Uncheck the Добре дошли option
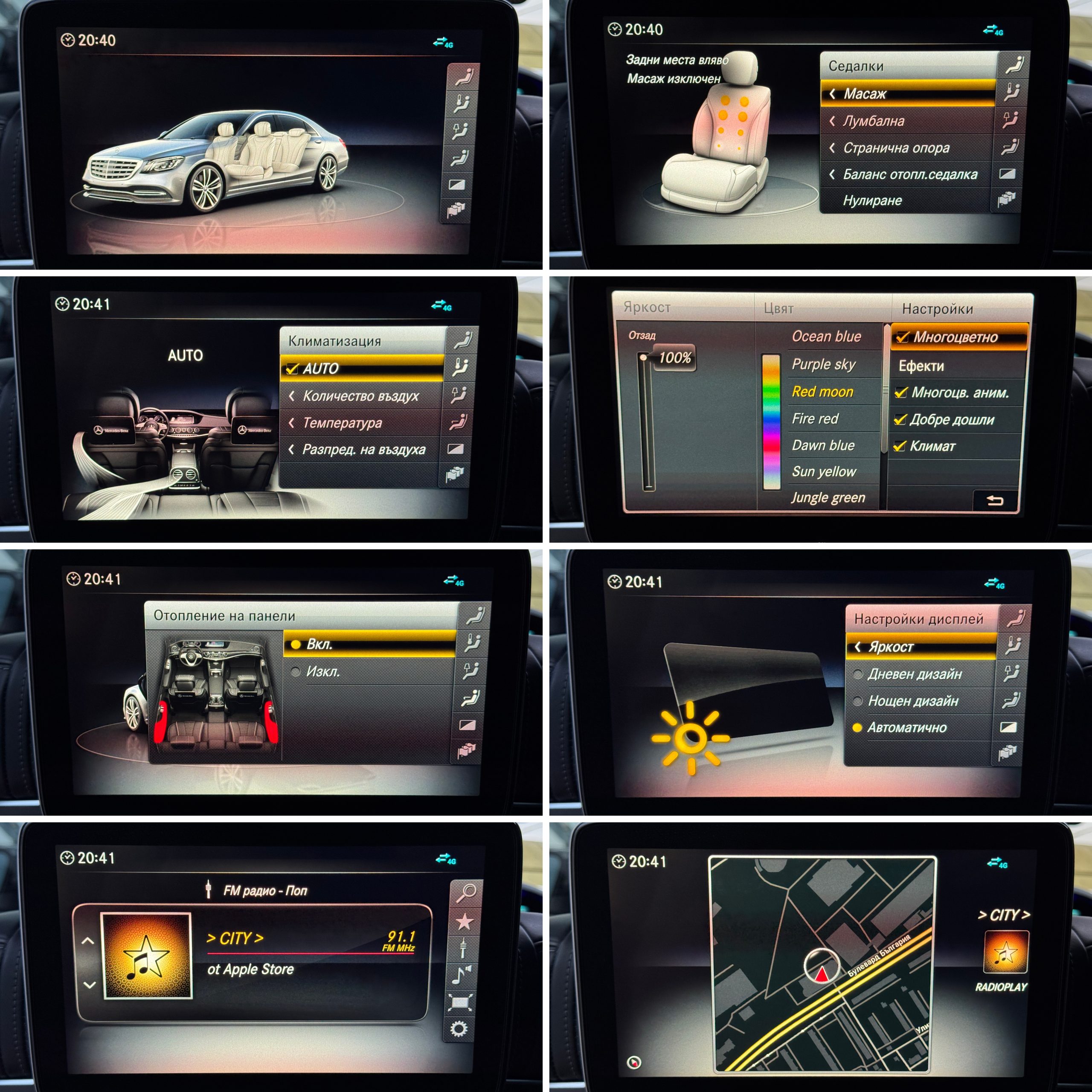Image resolution: width=1092 pixels, height=1092 pixels. coord(900,420)
